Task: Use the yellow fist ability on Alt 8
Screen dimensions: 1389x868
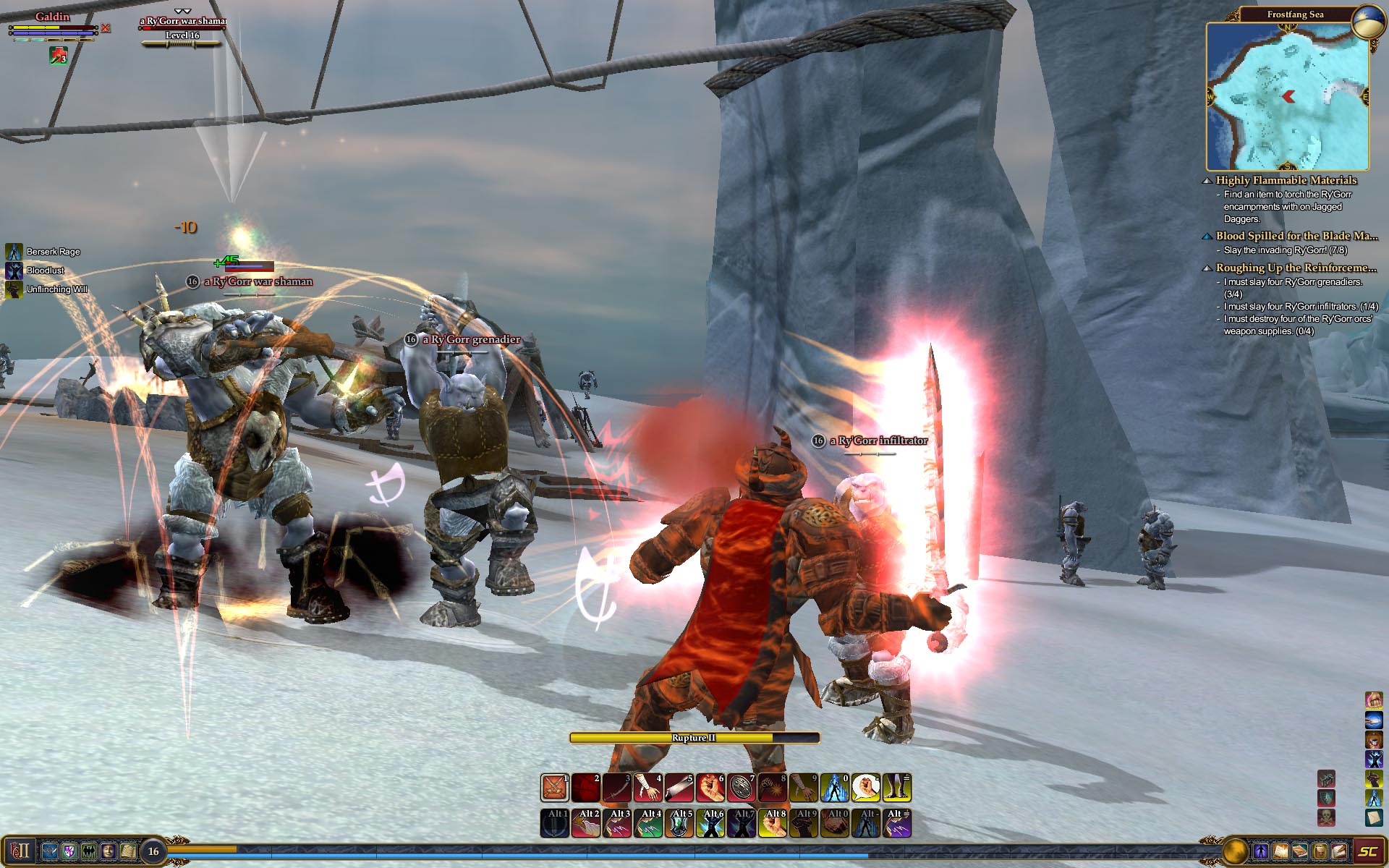Action: tap(773, 823)
